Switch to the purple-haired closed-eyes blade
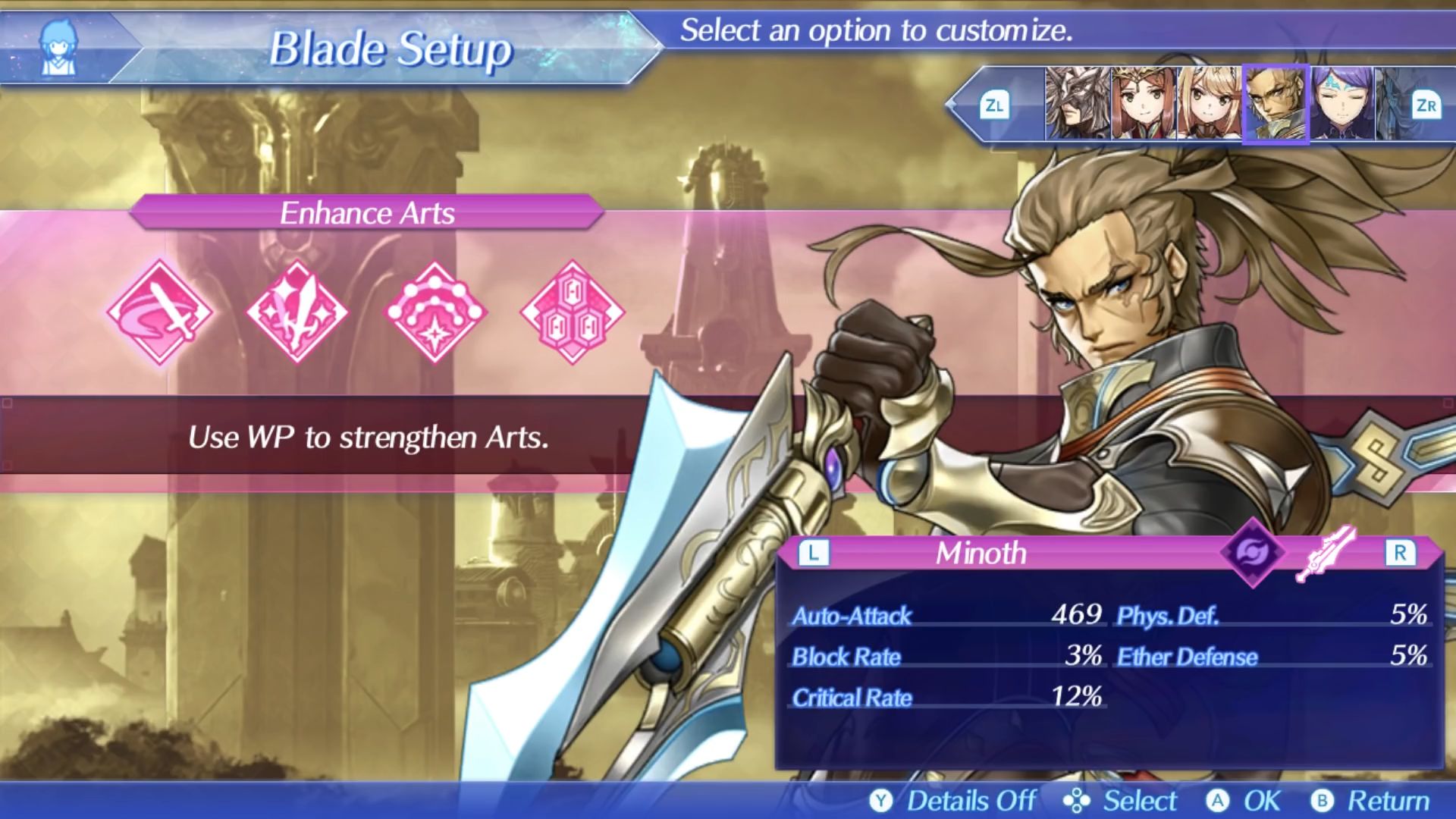 click(x=1341, y=104)
